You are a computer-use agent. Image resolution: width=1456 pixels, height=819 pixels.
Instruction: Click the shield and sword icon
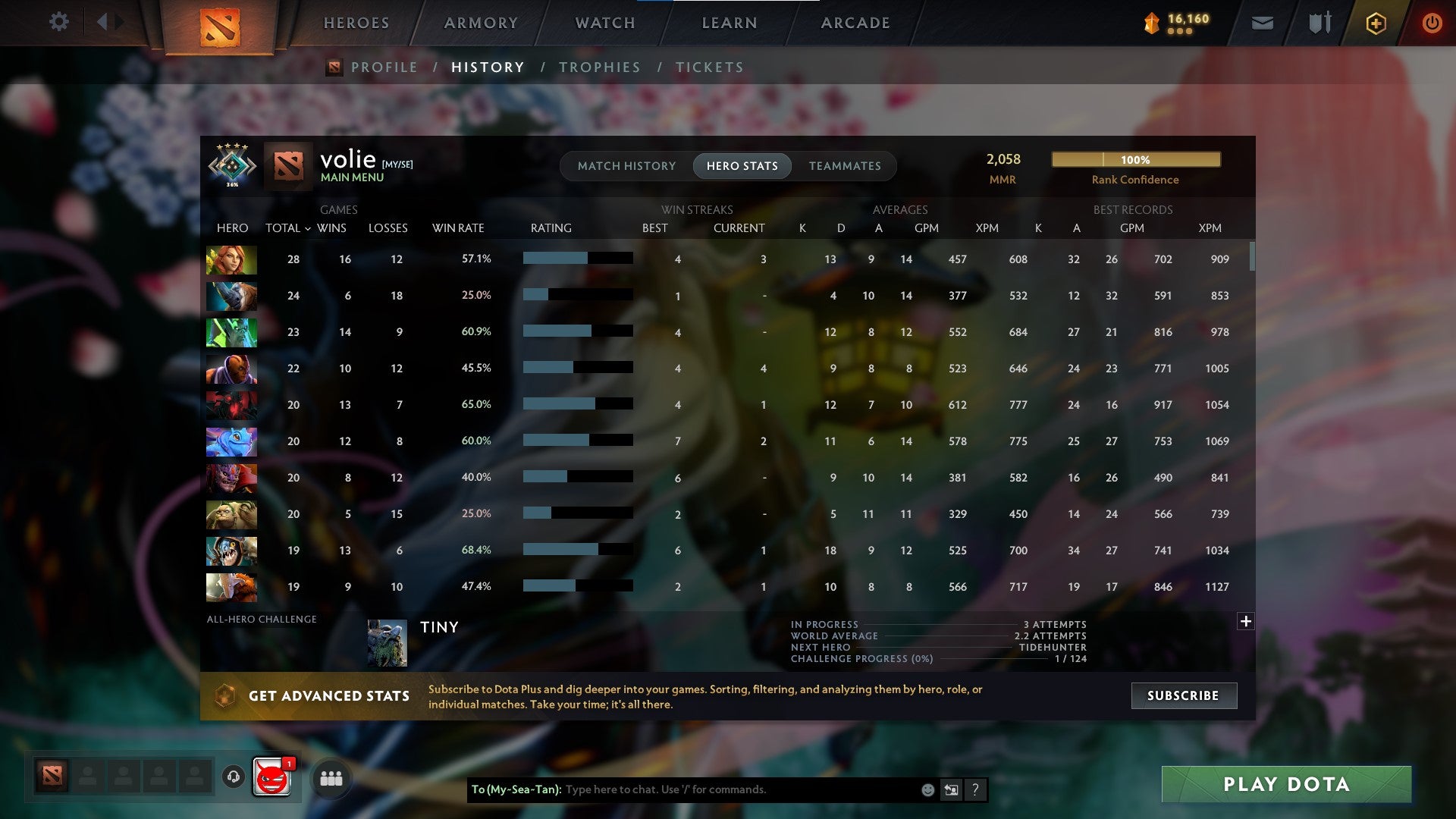[1318, 23]
